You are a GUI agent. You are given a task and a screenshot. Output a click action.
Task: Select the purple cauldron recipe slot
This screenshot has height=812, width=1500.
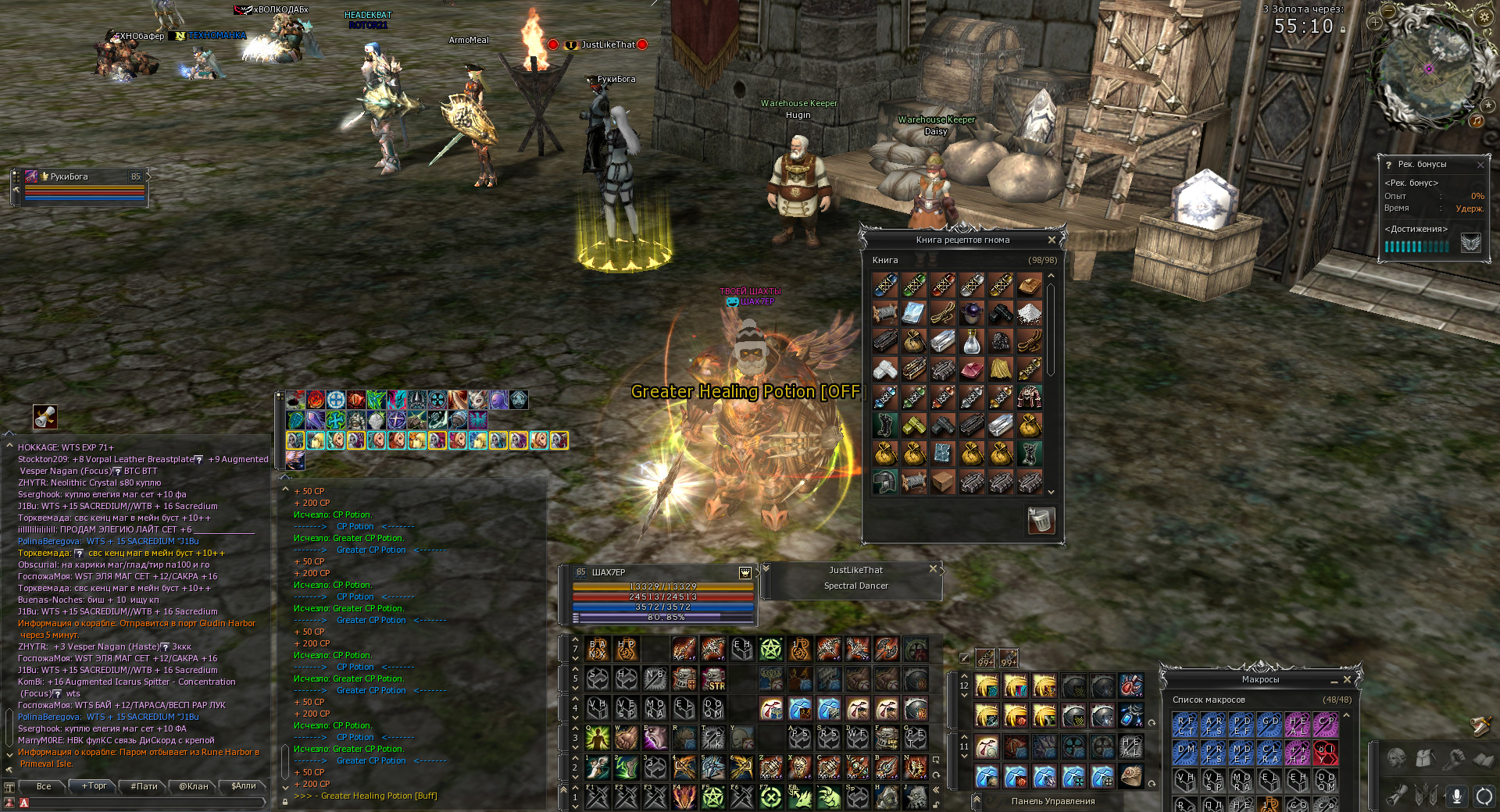[972, 313]
